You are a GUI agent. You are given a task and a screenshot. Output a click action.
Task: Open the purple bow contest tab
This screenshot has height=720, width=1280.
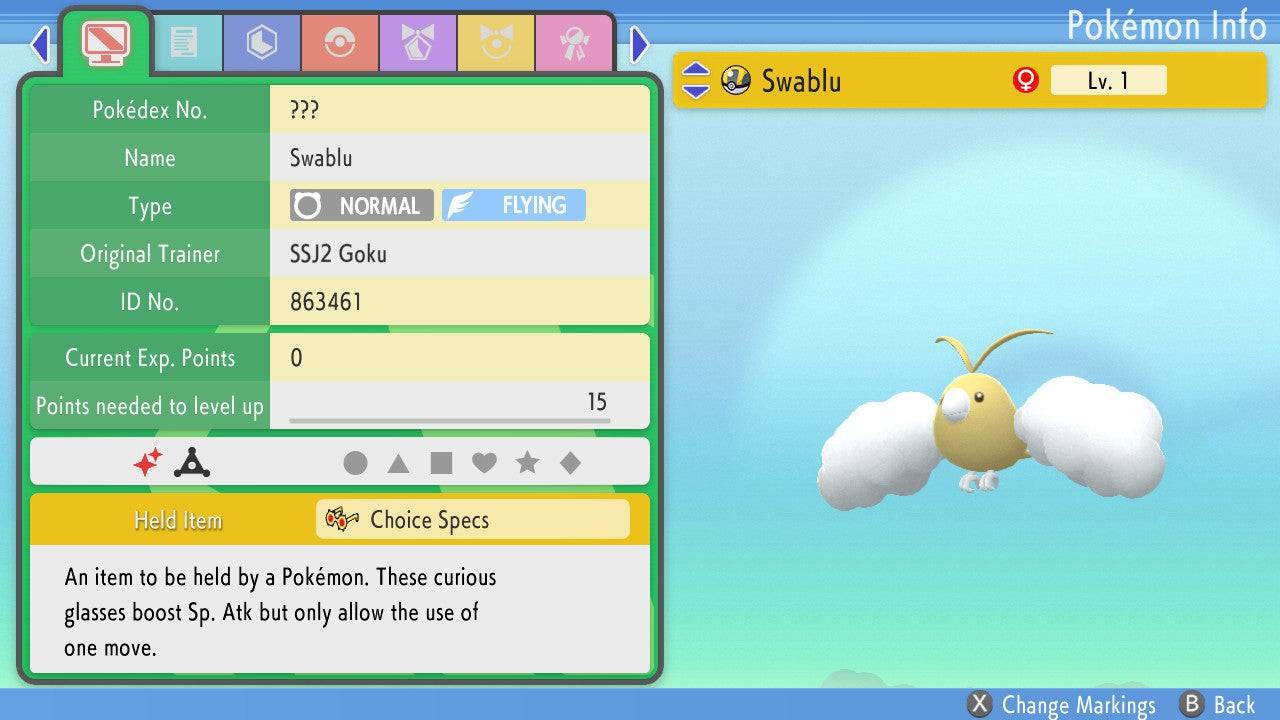point(417,43)
